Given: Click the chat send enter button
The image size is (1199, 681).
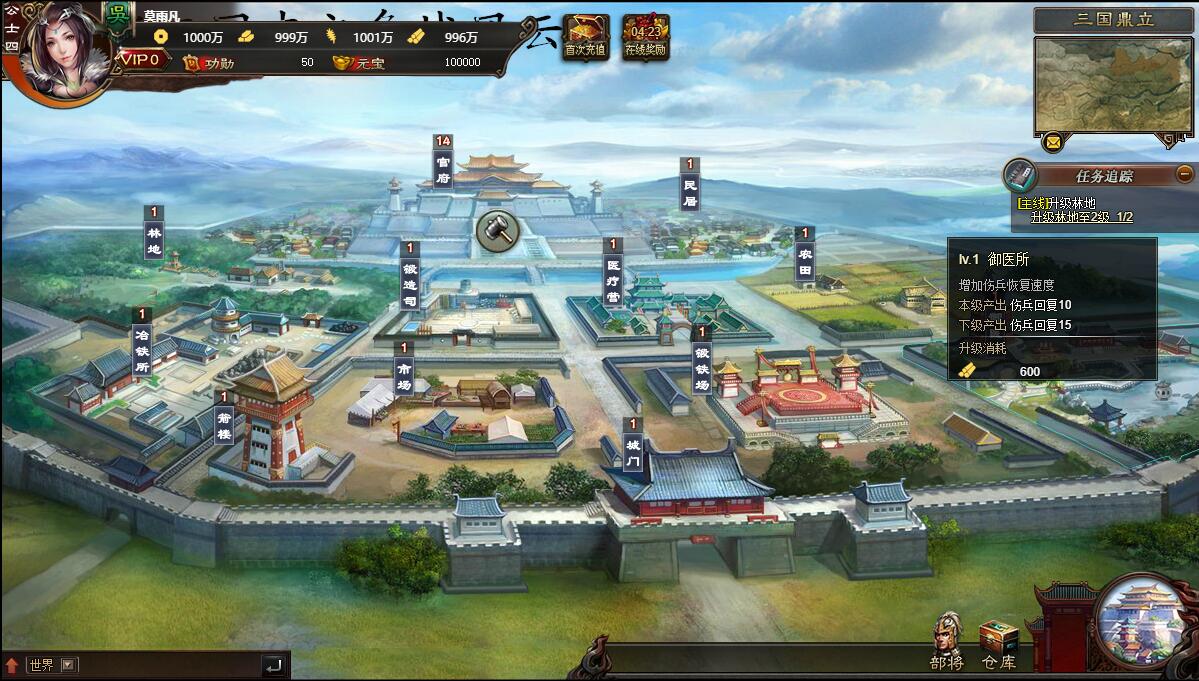Looking at the screenshot, I should [274, 665].
